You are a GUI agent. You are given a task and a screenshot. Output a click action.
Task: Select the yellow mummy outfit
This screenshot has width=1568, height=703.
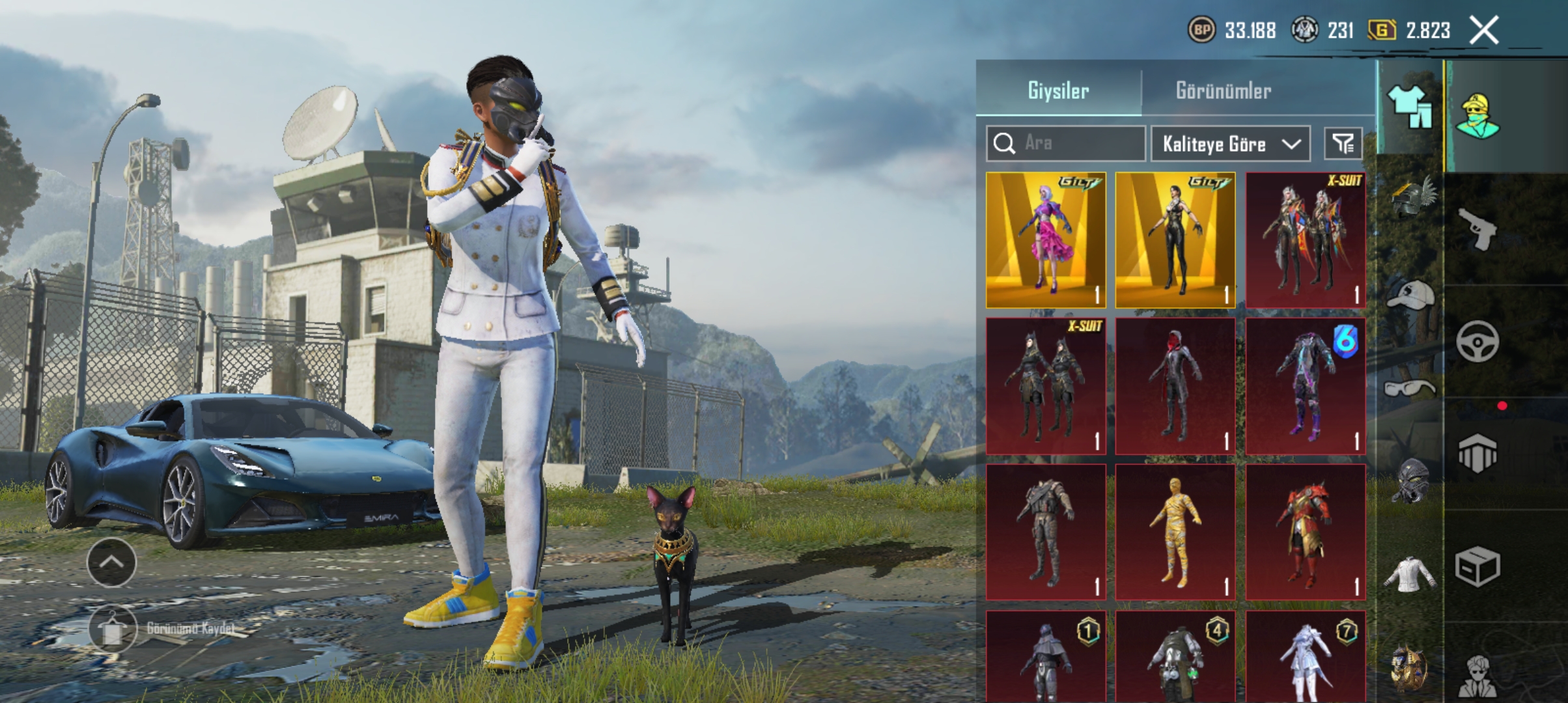[x=1175, y=532]
